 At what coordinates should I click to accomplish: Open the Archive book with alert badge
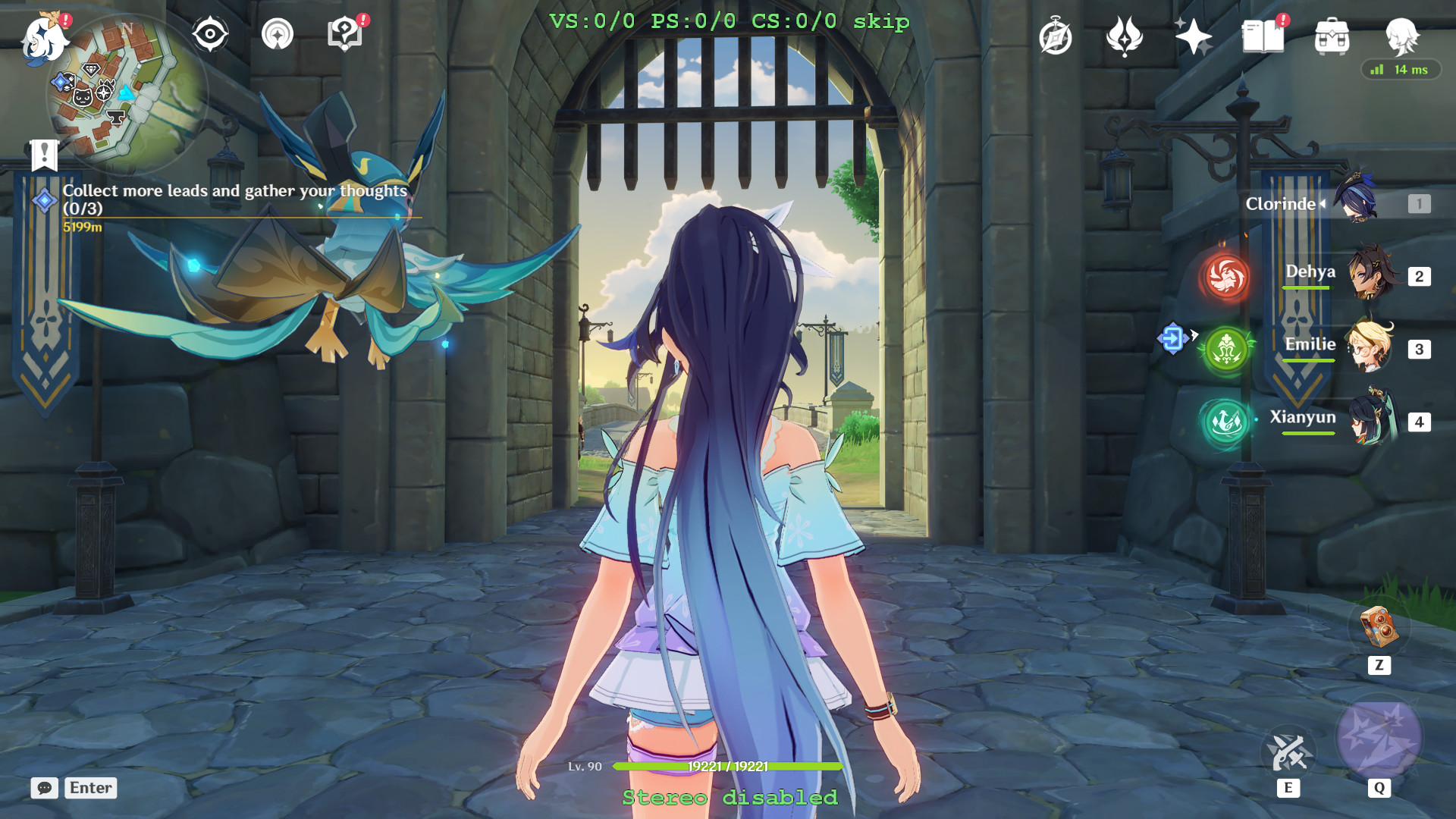coord(1265,34)
